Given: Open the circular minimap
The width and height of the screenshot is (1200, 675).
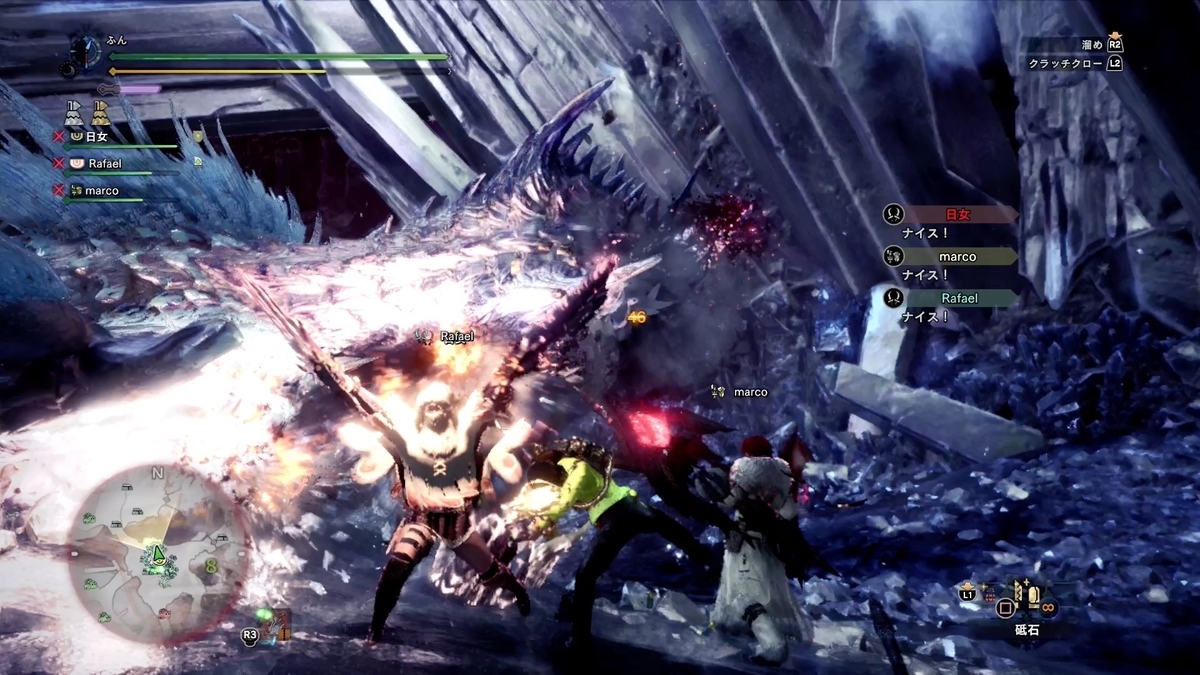Looking at the screenshot, I should coord(157,554).
